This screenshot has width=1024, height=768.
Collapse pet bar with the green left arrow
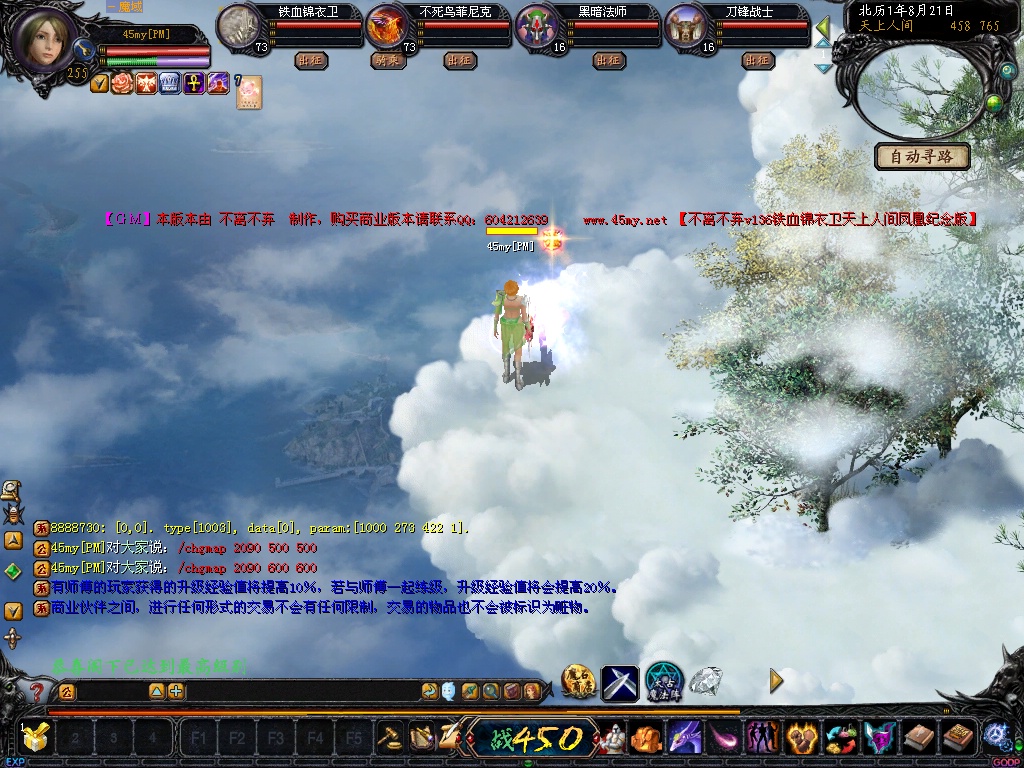click(x=823, y=25)
